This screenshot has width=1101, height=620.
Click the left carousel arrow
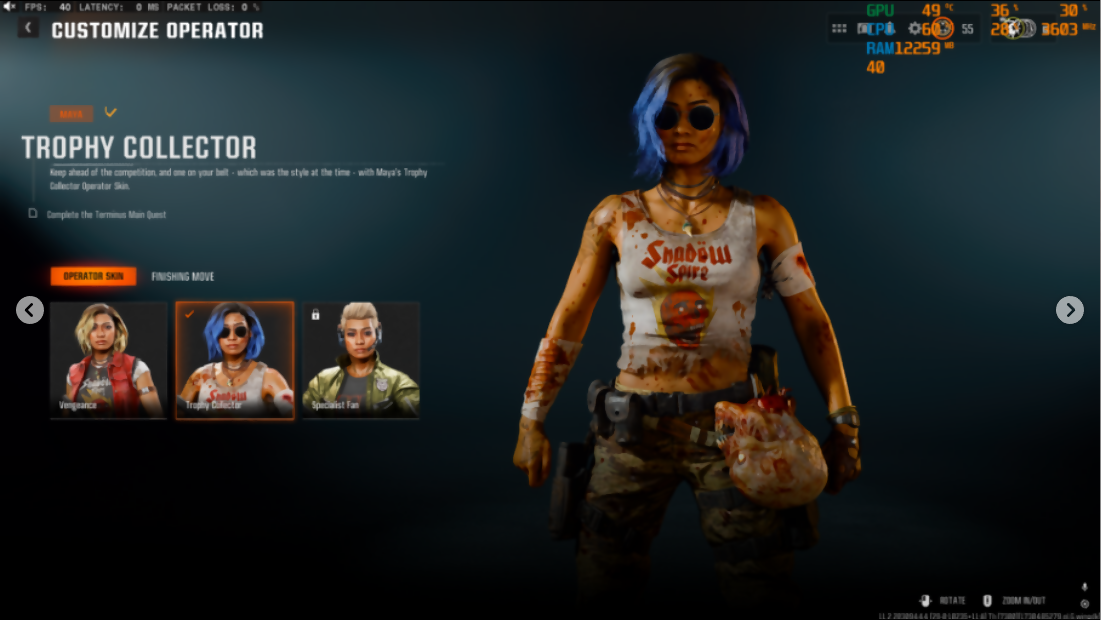30,310
